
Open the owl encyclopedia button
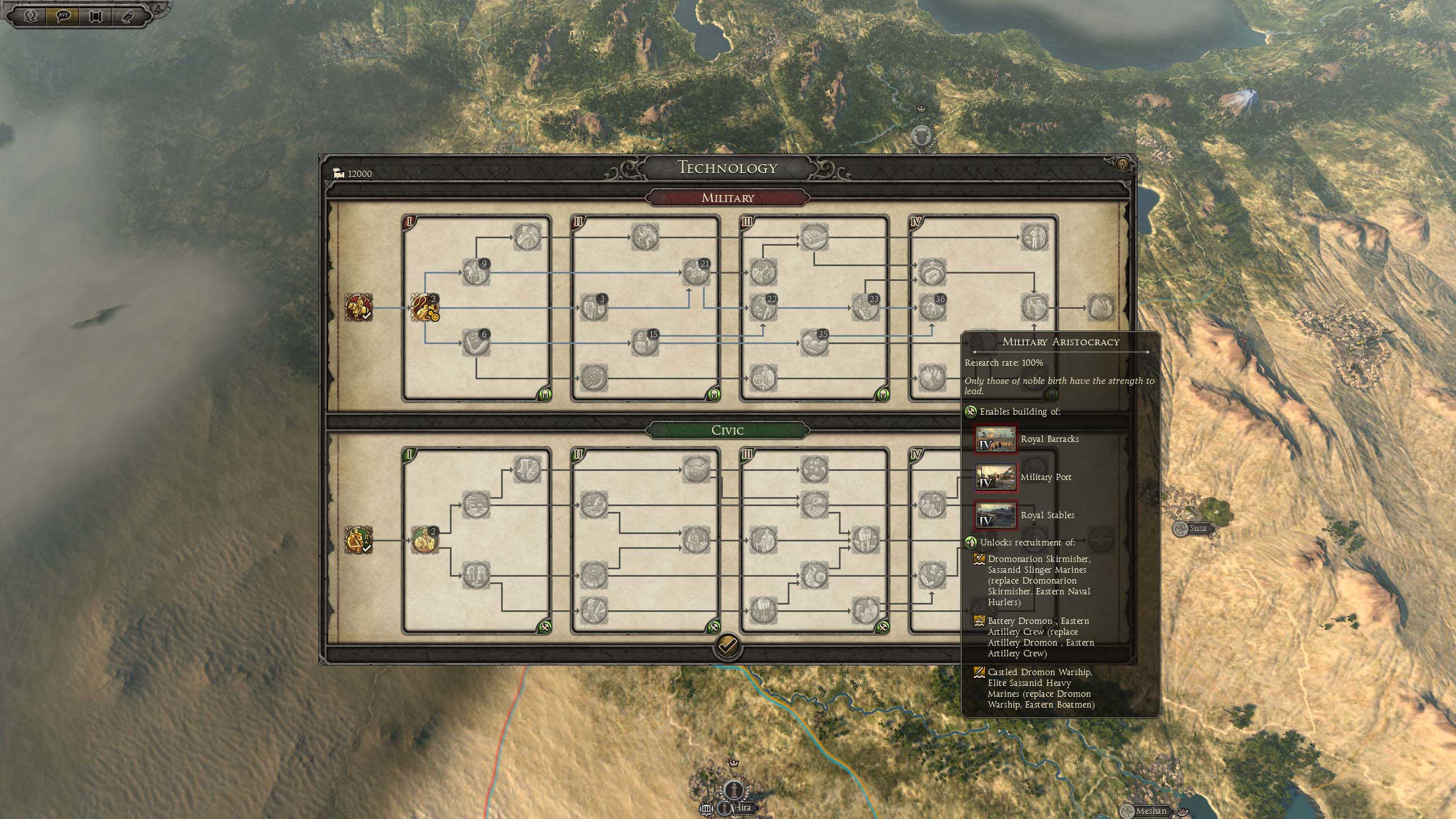[x=127, y=15]
